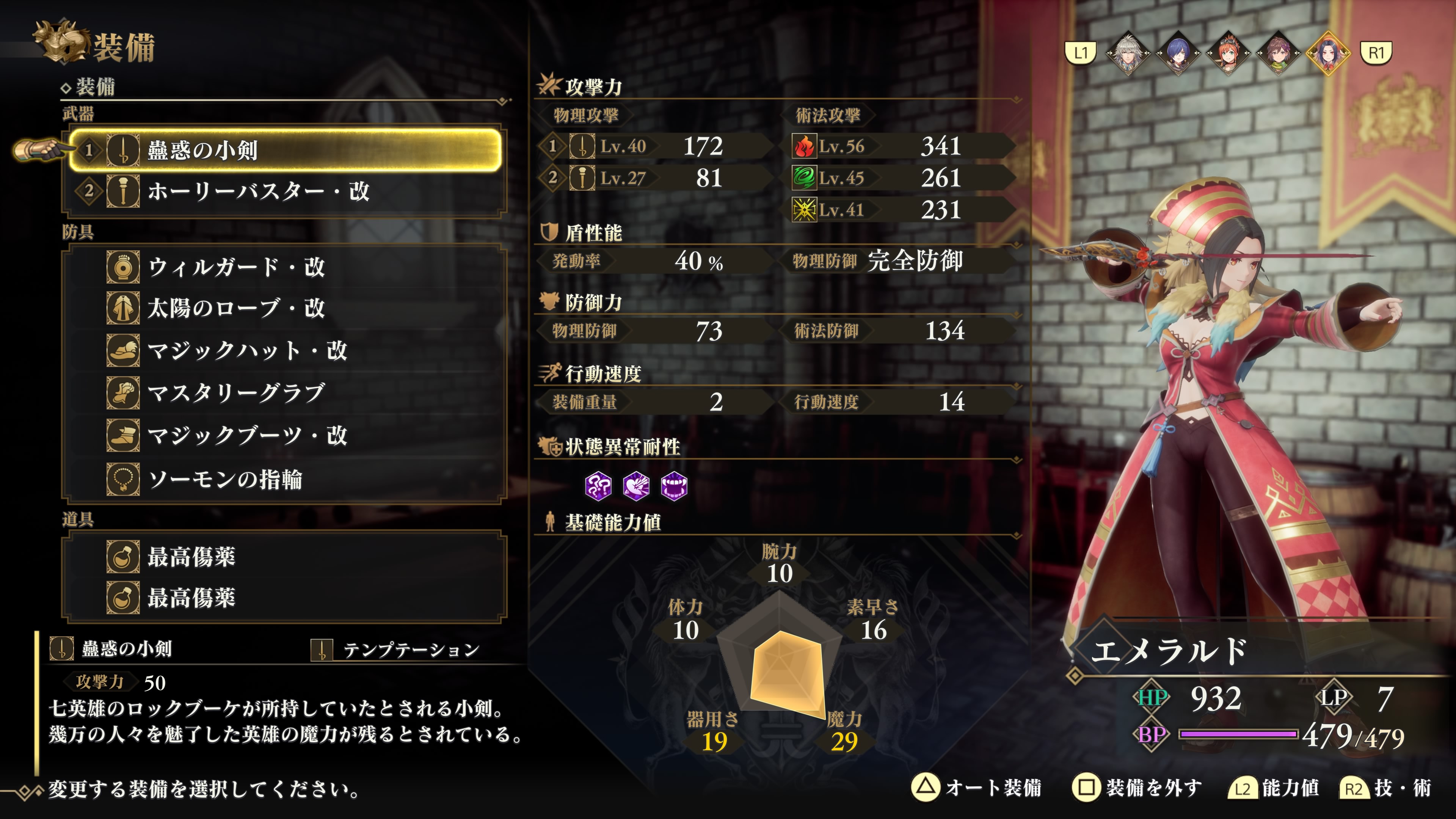Switch to the blue-haired party member portrait
The width and height of the screenshot is (1456, 819).
click(x=1178, y=53)
